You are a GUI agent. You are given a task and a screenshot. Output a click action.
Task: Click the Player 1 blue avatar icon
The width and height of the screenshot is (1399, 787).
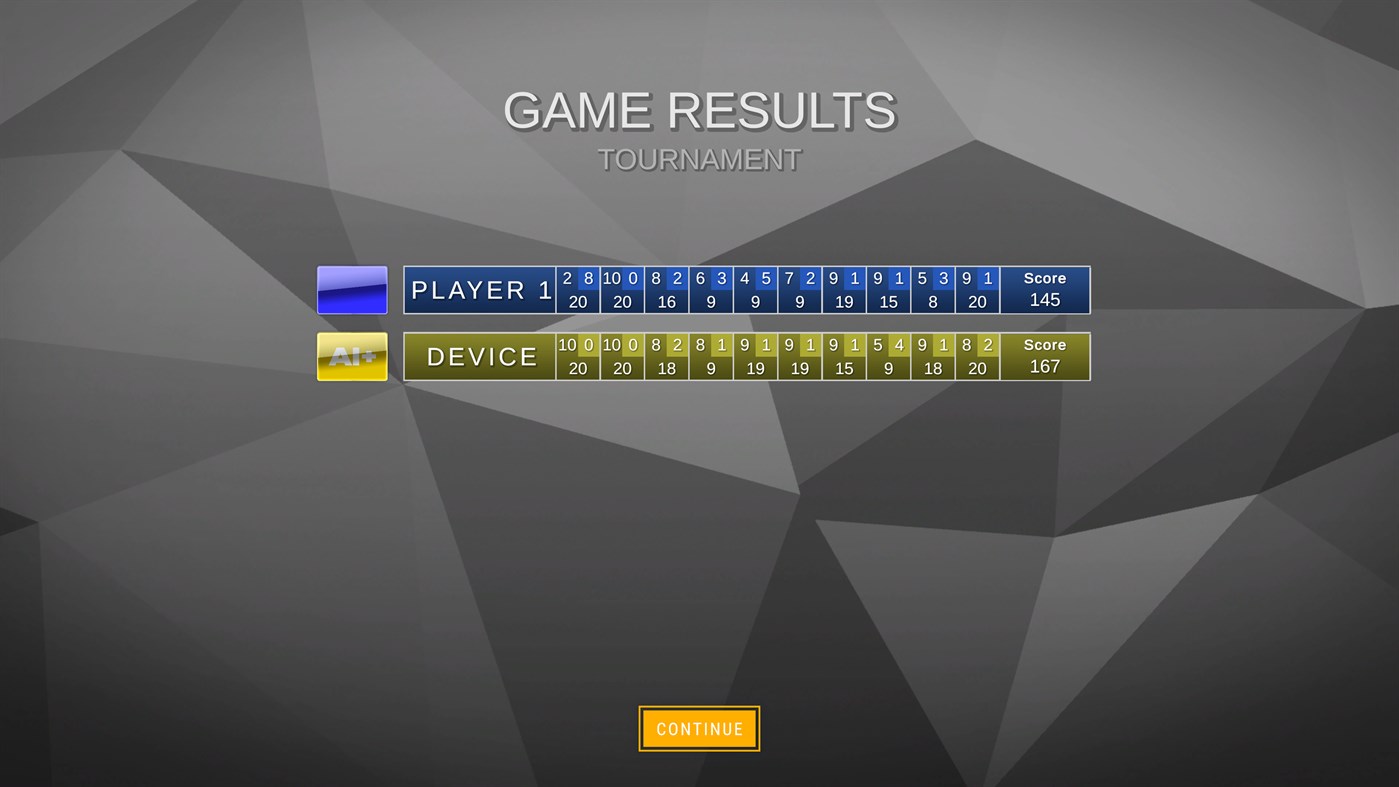352,289
